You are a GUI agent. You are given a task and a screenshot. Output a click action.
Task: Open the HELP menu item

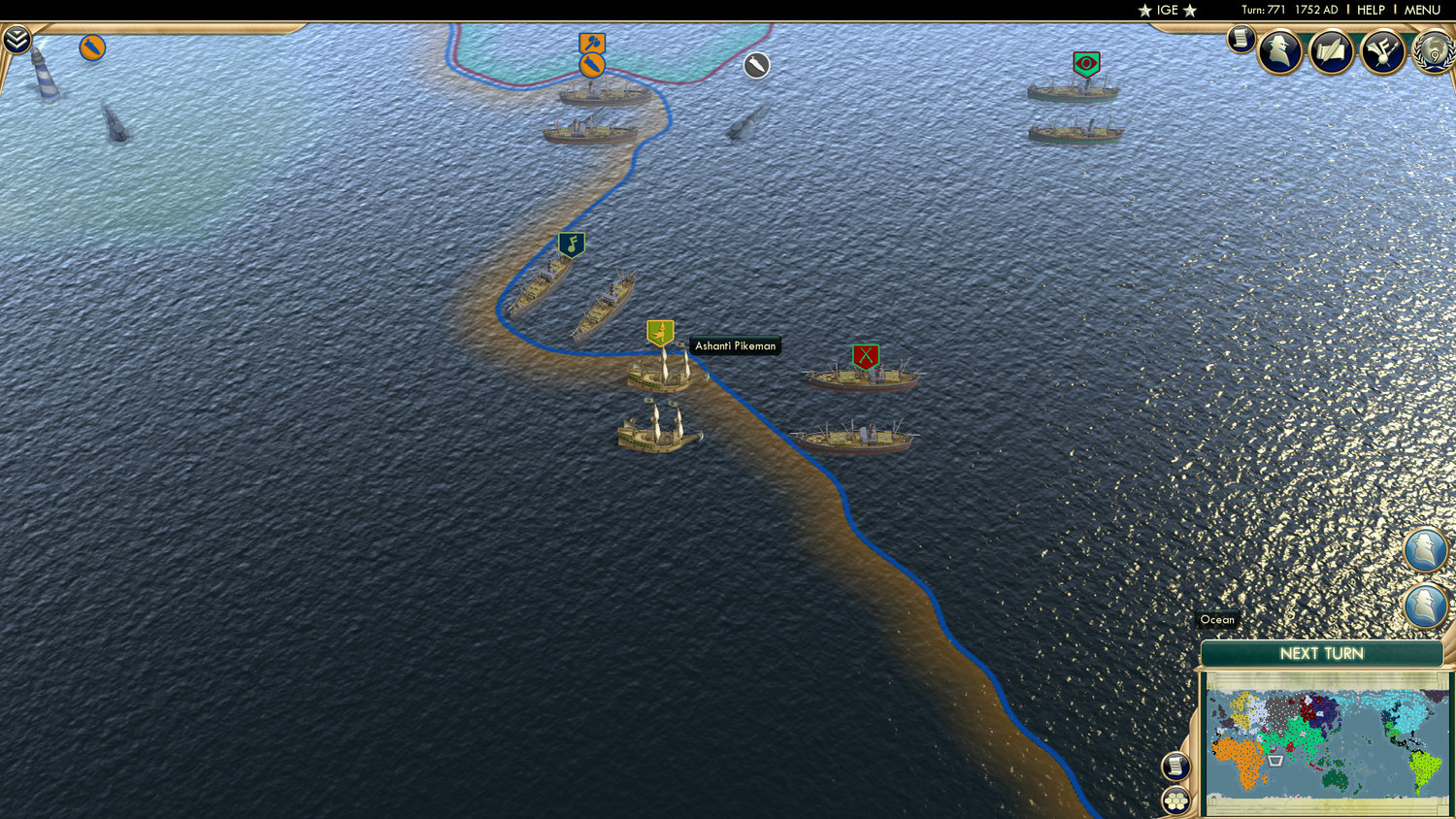1370,10
